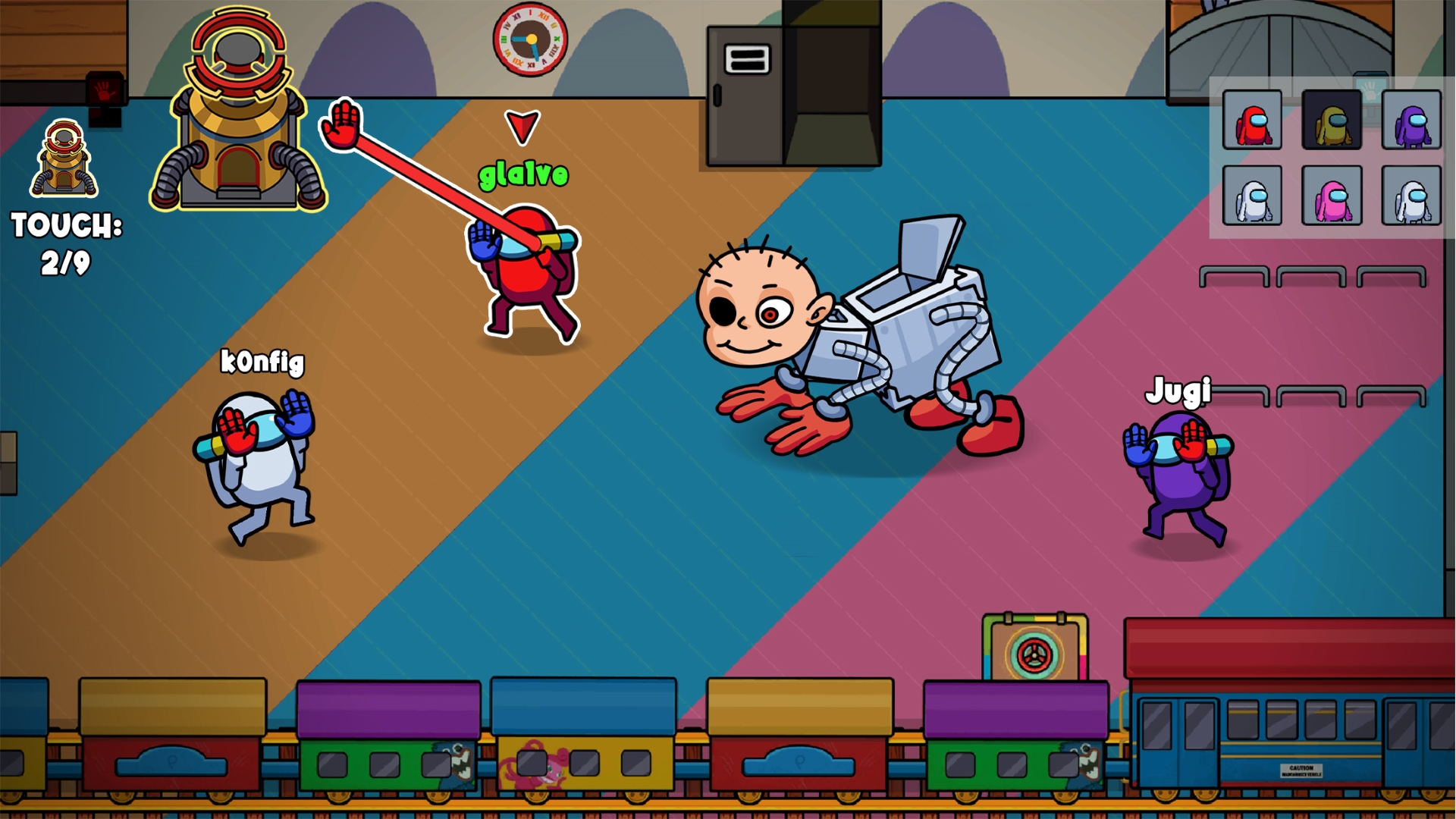
Task: Select the highlighted yellow crewmate portrait
Action: pyautogui.click(x=1332, y=121)
